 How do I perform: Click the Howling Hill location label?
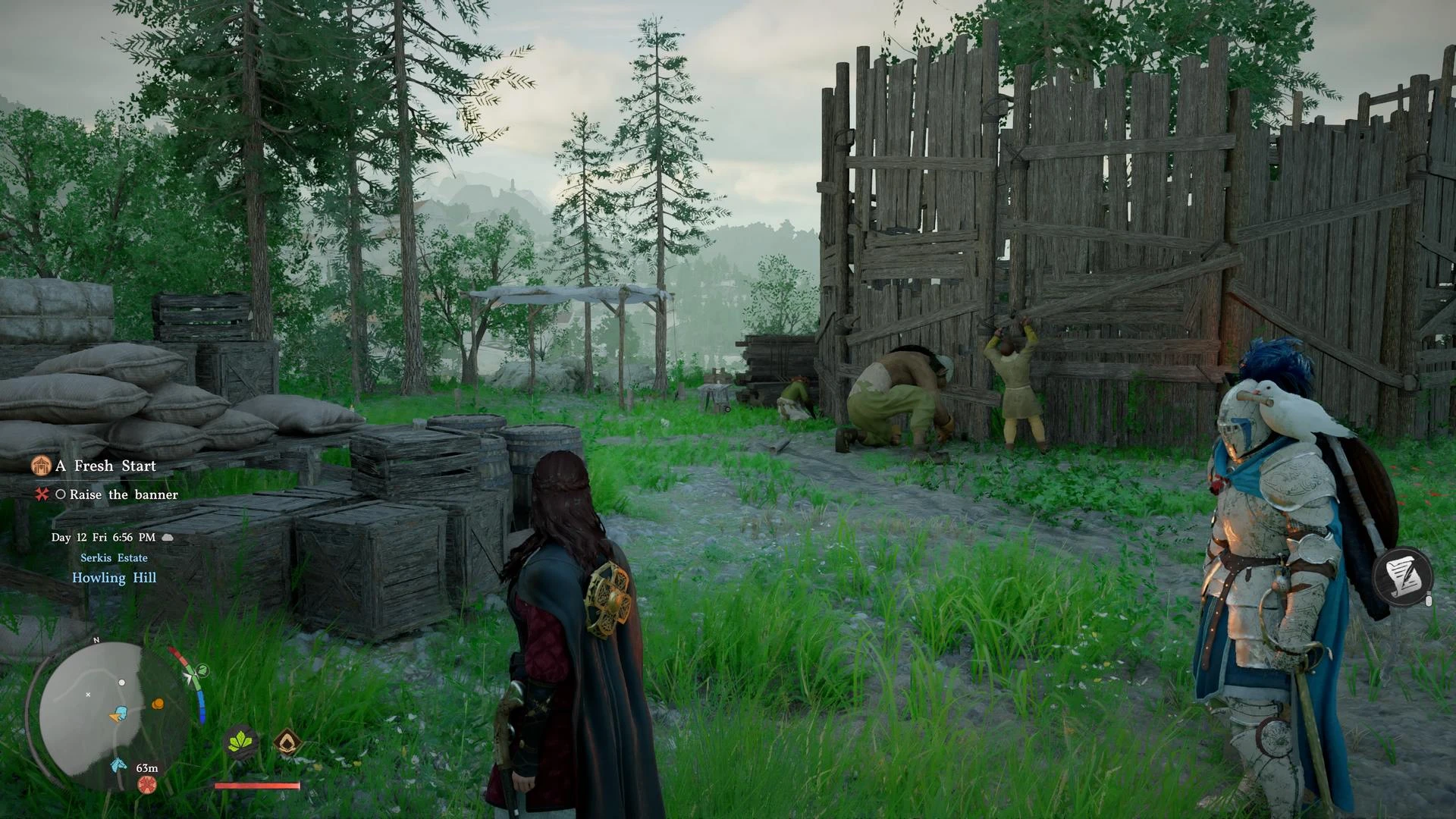click(114, 578)
